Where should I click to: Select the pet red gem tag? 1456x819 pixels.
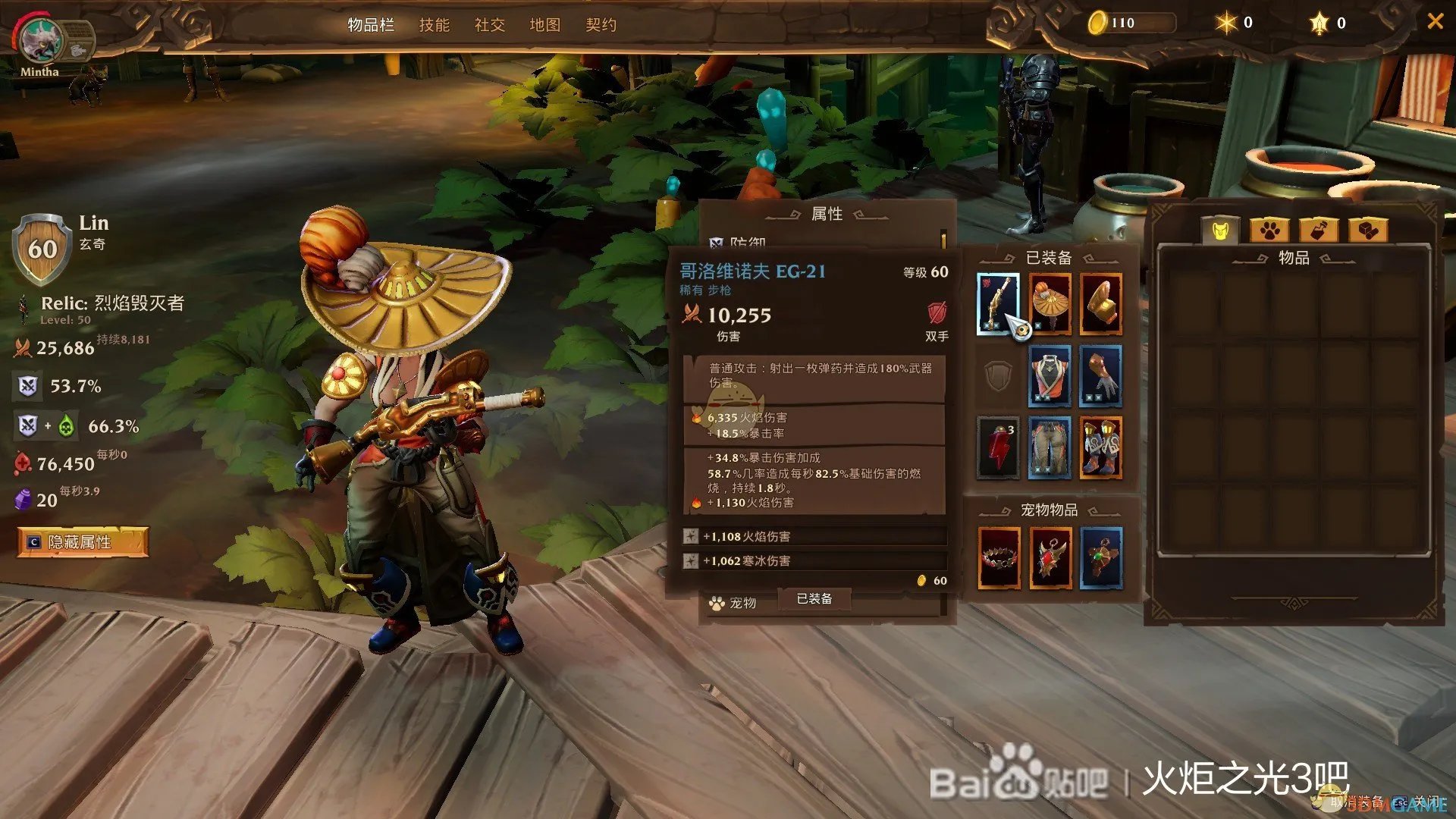pyautogui.click(x=1050, y=559)
